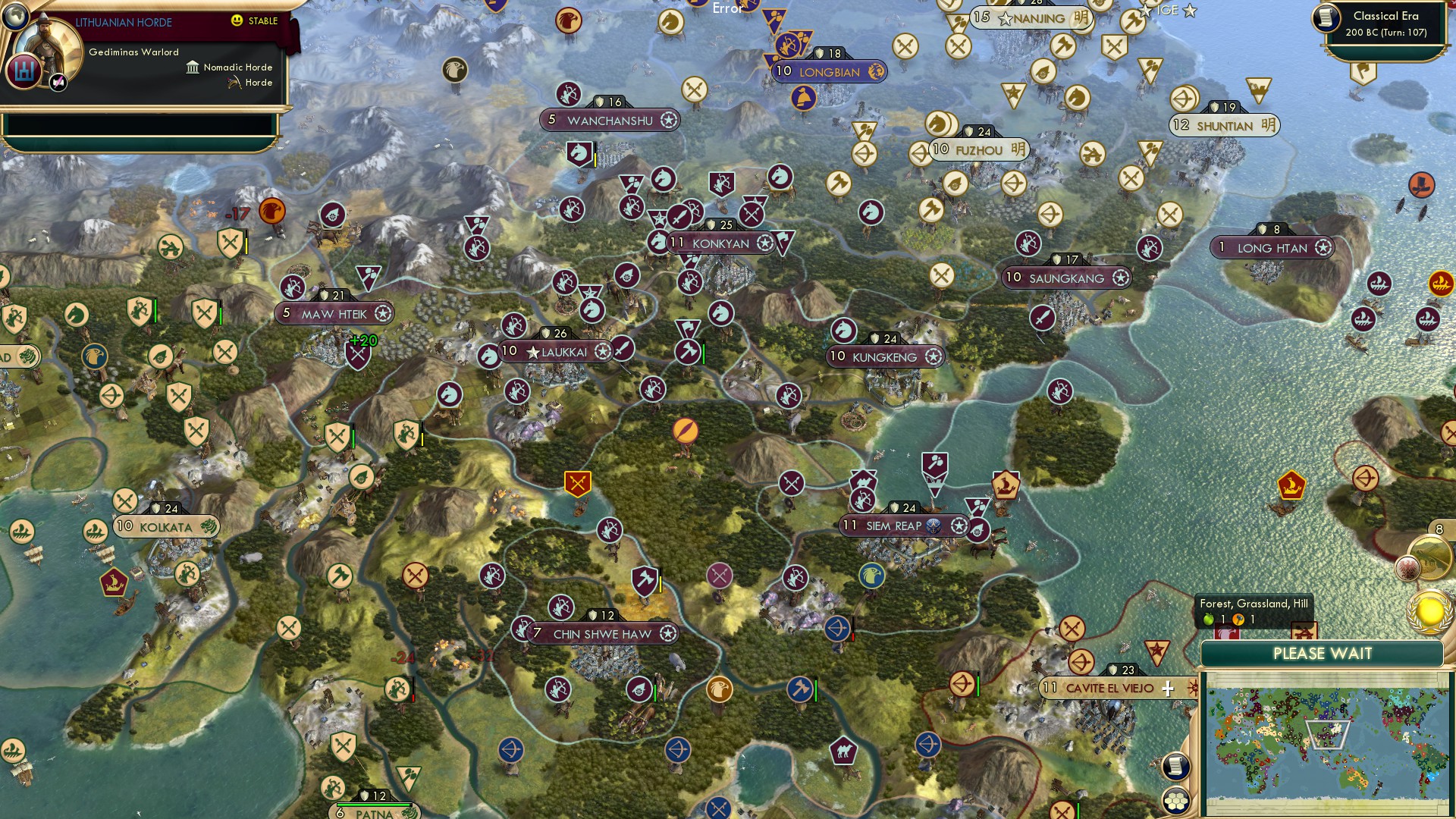Click the Cavite El Viejo city banner
The height and width of the screenshot is (819, 1456).
tap(1111, 689)
